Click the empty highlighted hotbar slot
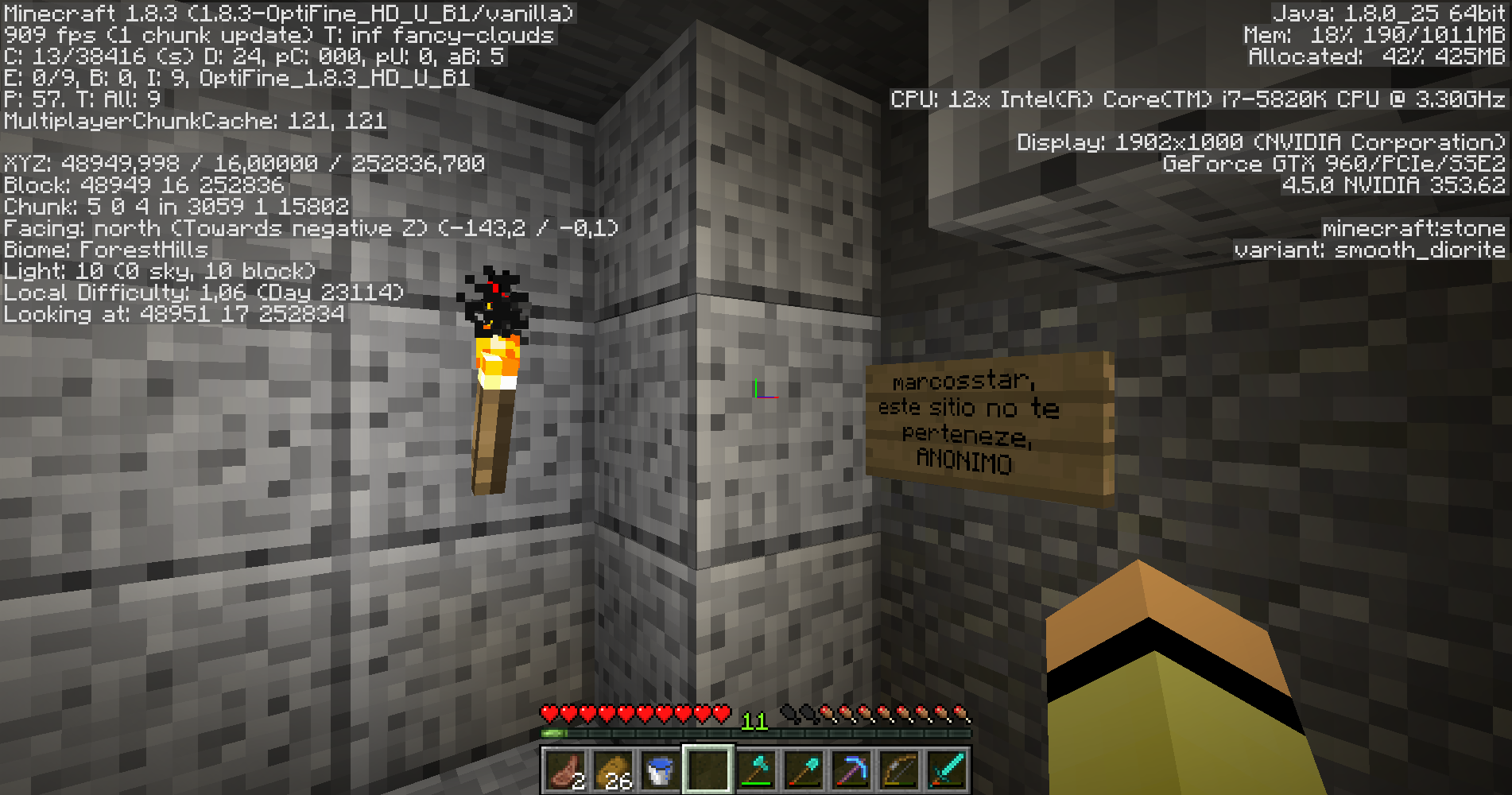This screenshot has width=1512, height=795. click(708, 770)
